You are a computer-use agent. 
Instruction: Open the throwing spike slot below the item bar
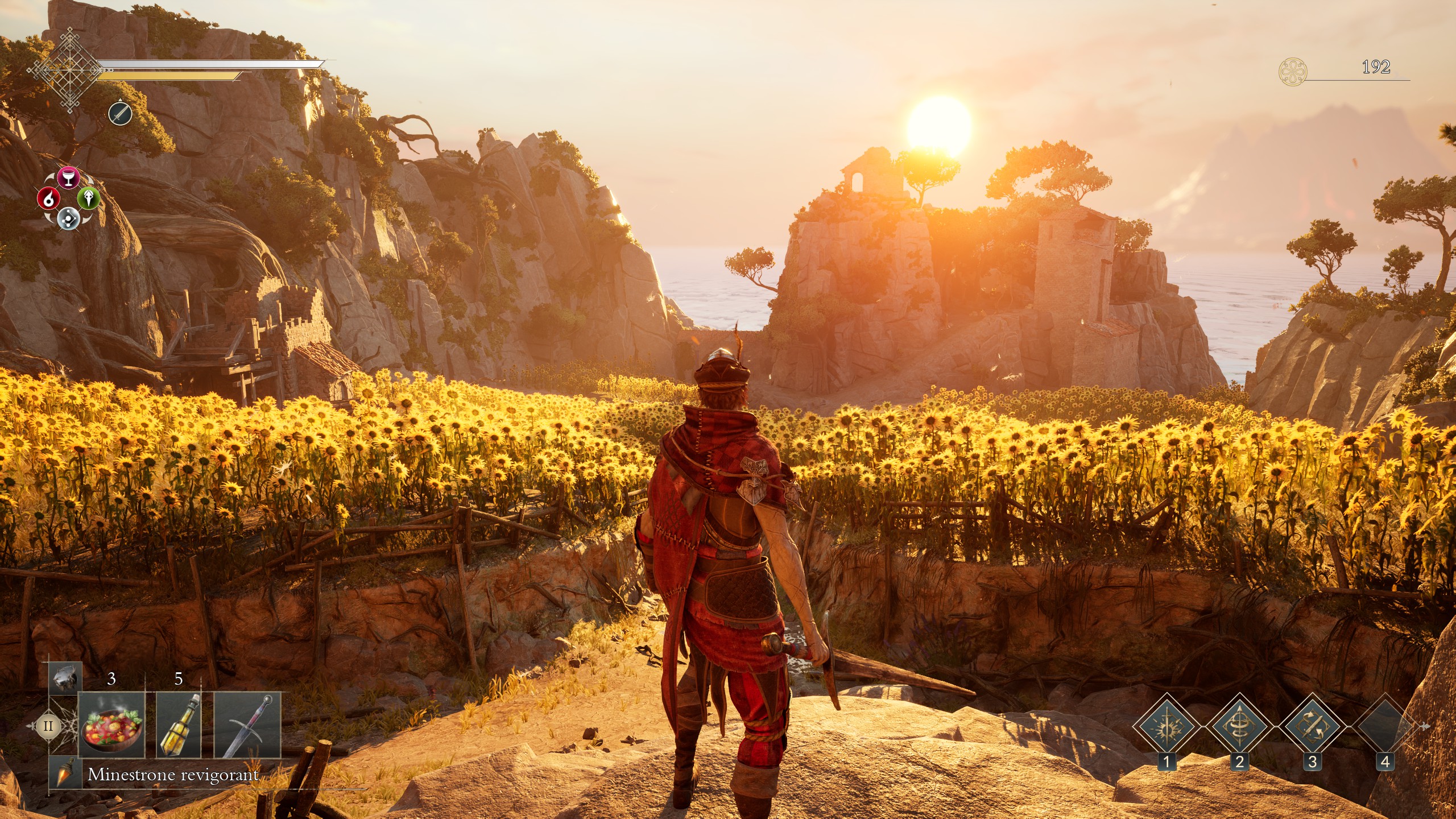click(64, 773)
